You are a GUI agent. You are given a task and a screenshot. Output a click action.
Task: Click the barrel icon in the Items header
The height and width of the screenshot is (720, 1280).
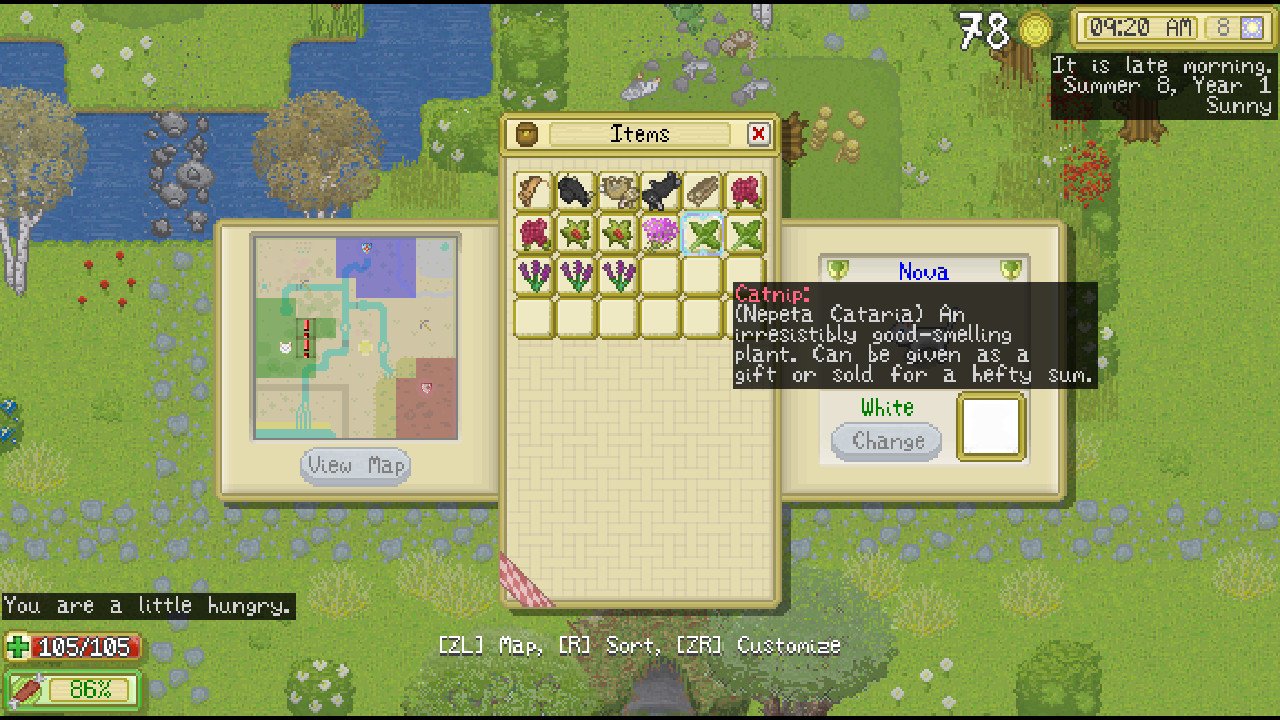pyautogui.click(x=527, y=134)
